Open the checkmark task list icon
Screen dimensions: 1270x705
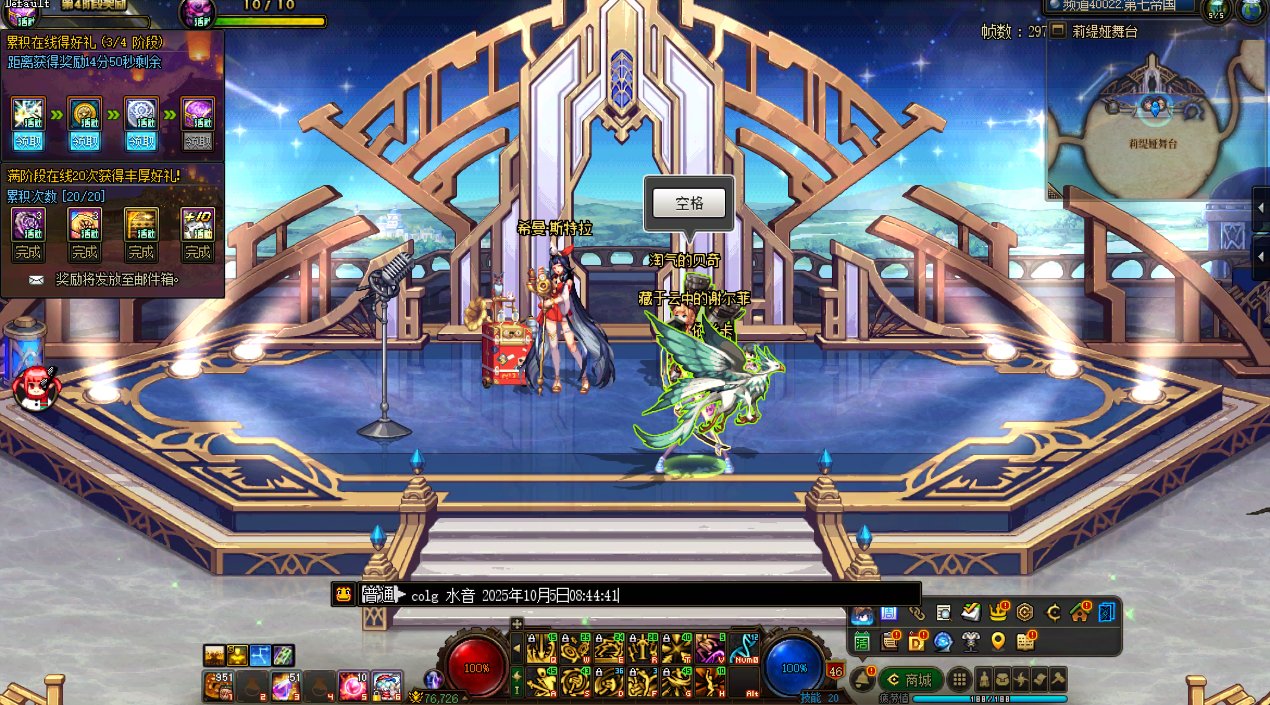[x=970, y=612]
